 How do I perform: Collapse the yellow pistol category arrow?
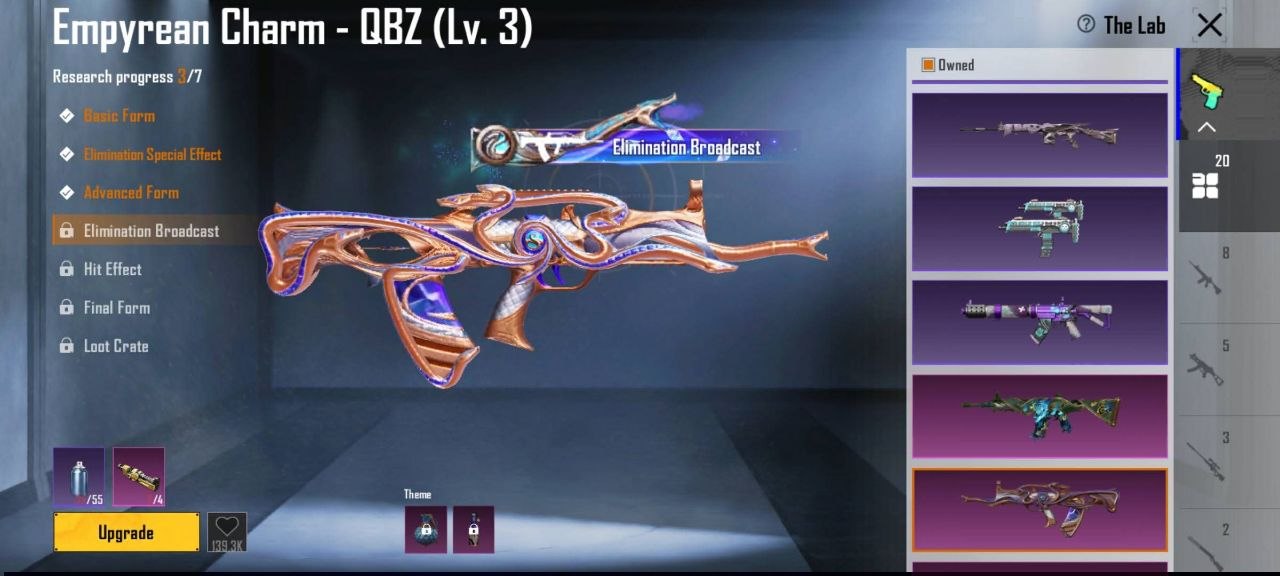click(x=1207, y=127)
